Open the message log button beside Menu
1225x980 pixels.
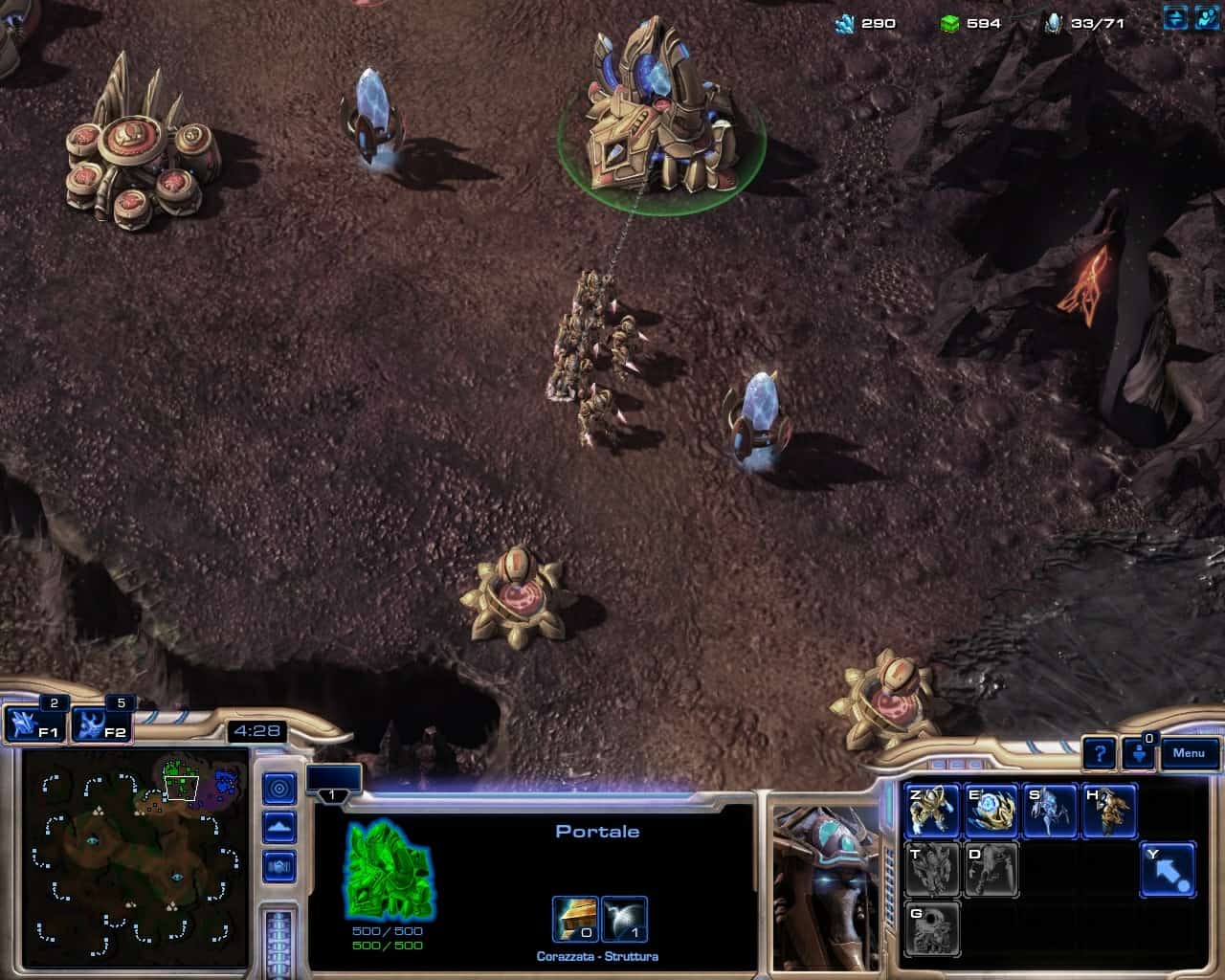point(1140,753)
